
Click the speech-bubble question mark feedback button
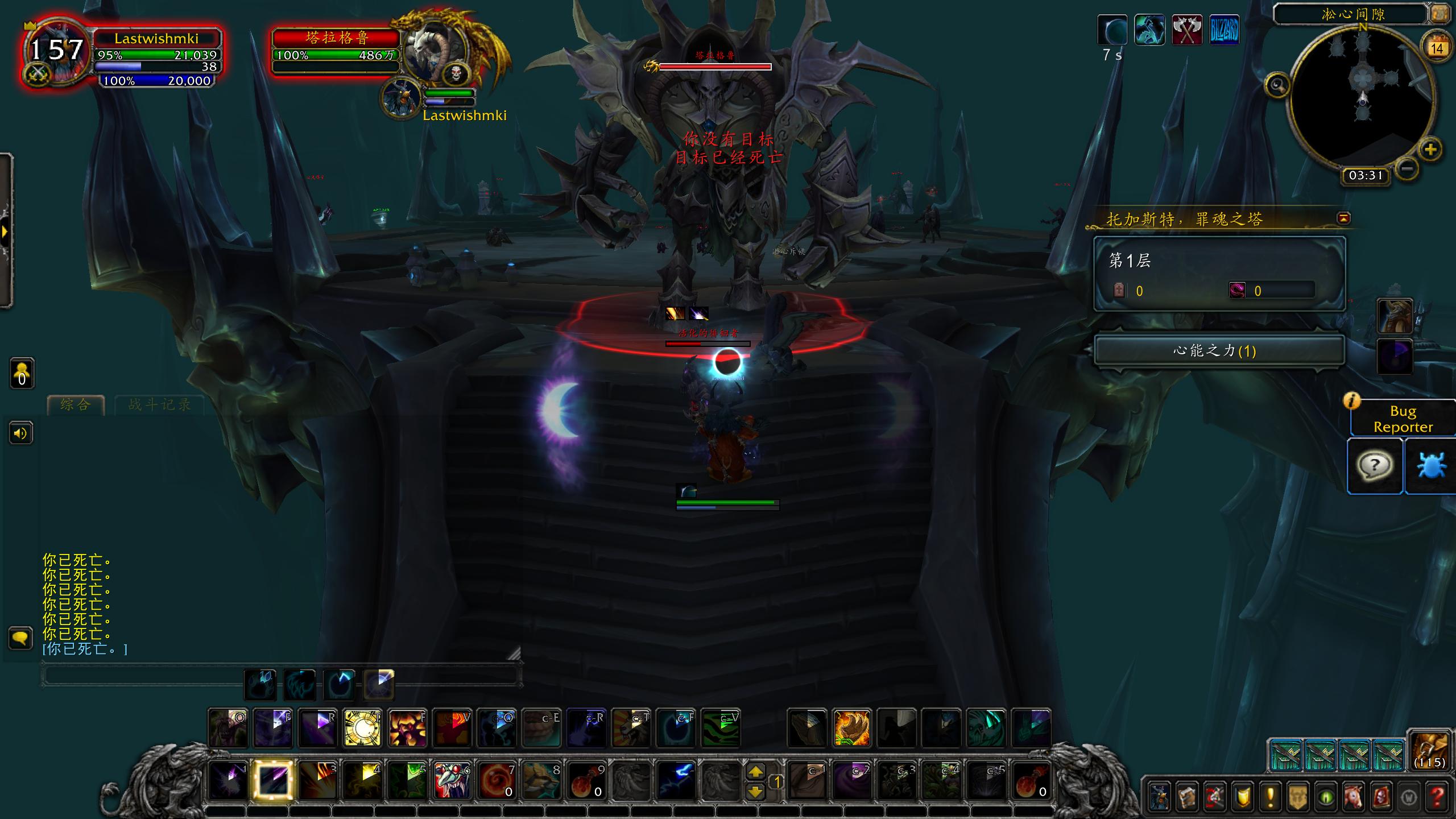[x=1375, y=466]
